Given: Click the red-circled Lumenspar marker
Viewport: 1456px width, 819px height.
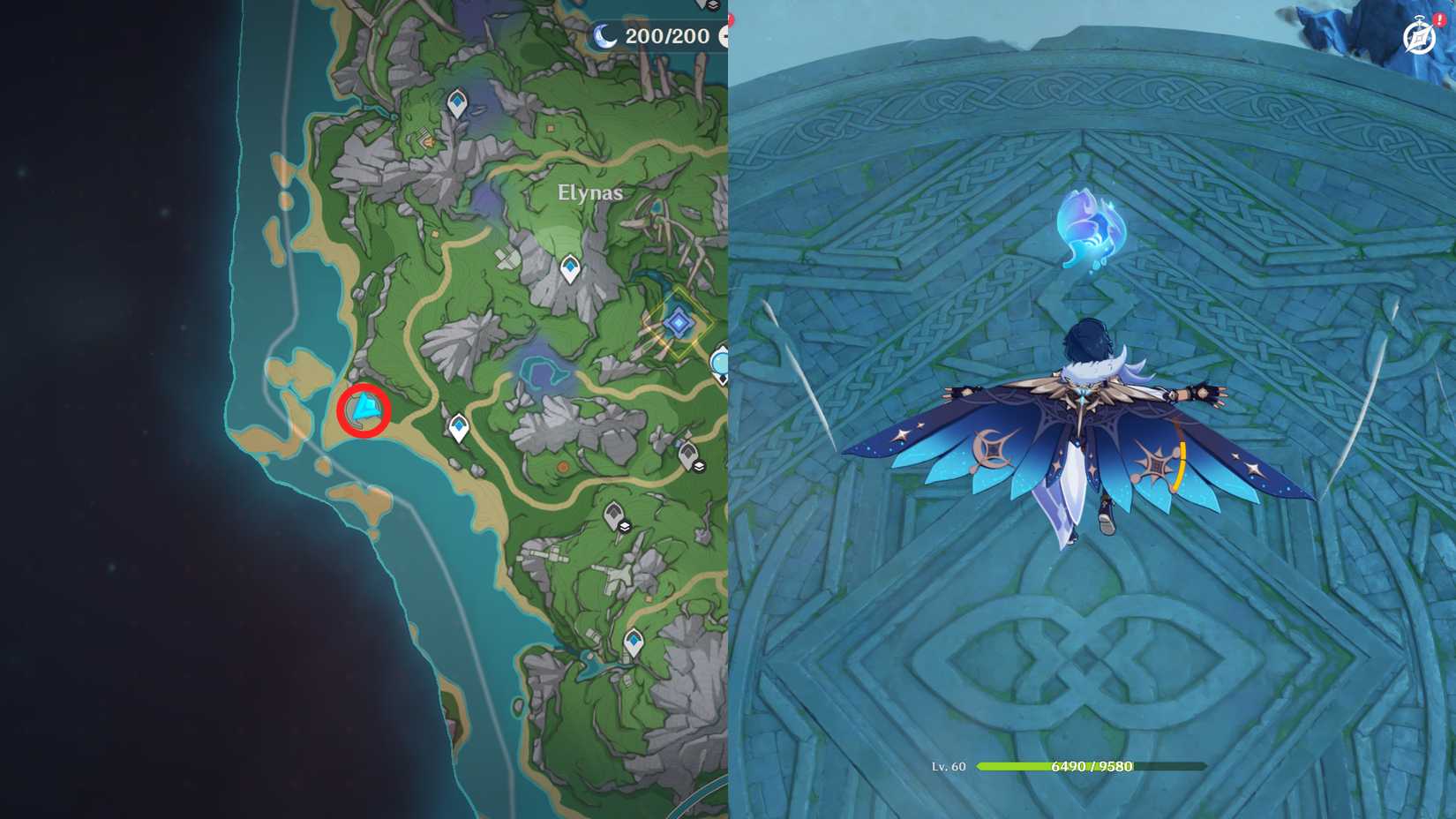Looking at the screenshot, I should coord(364,411).
